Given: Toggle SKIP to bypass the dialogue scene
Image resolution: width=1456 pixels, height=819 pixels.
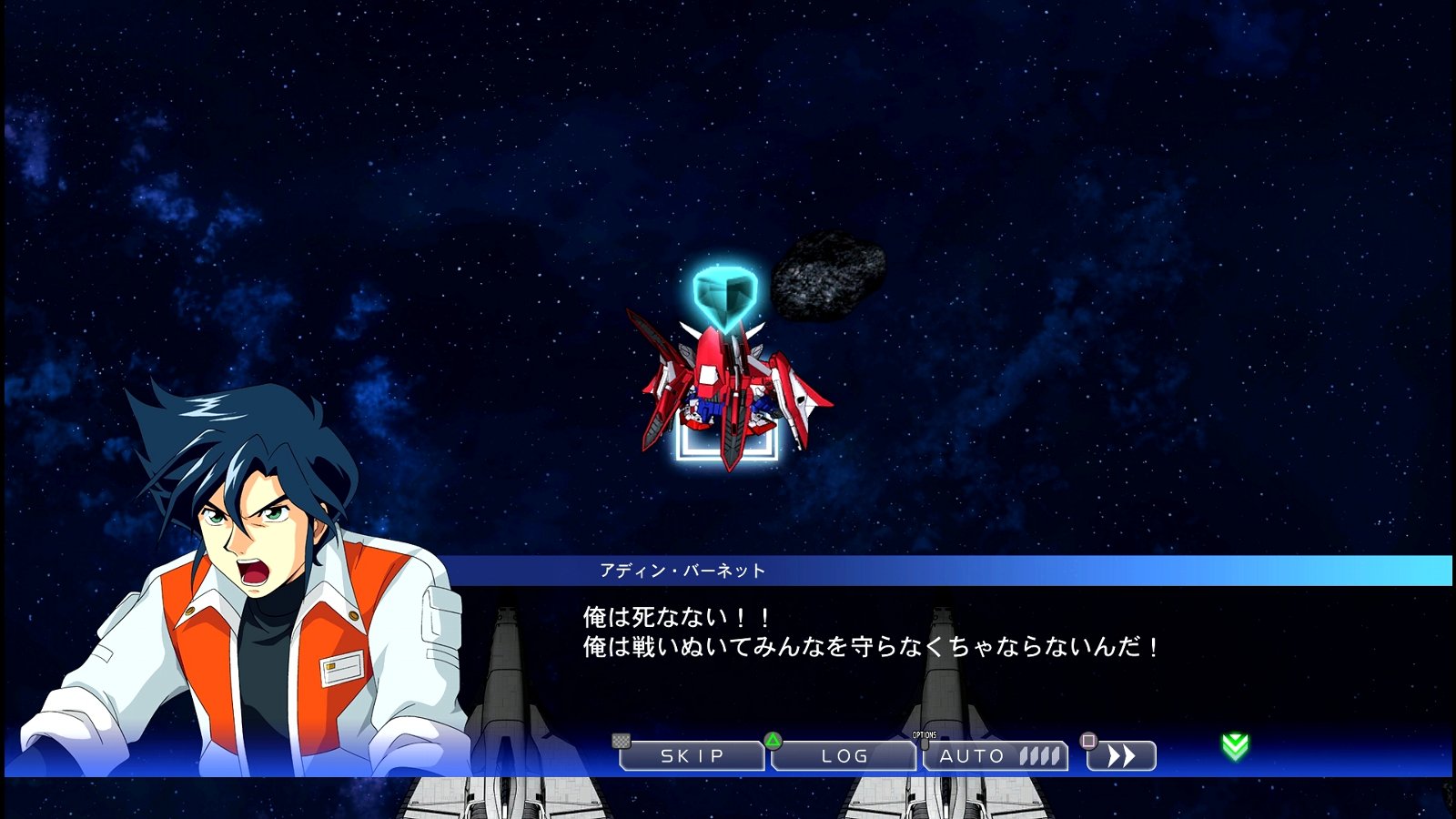Looking at the screenshot, I should click(x=692, y=754).
